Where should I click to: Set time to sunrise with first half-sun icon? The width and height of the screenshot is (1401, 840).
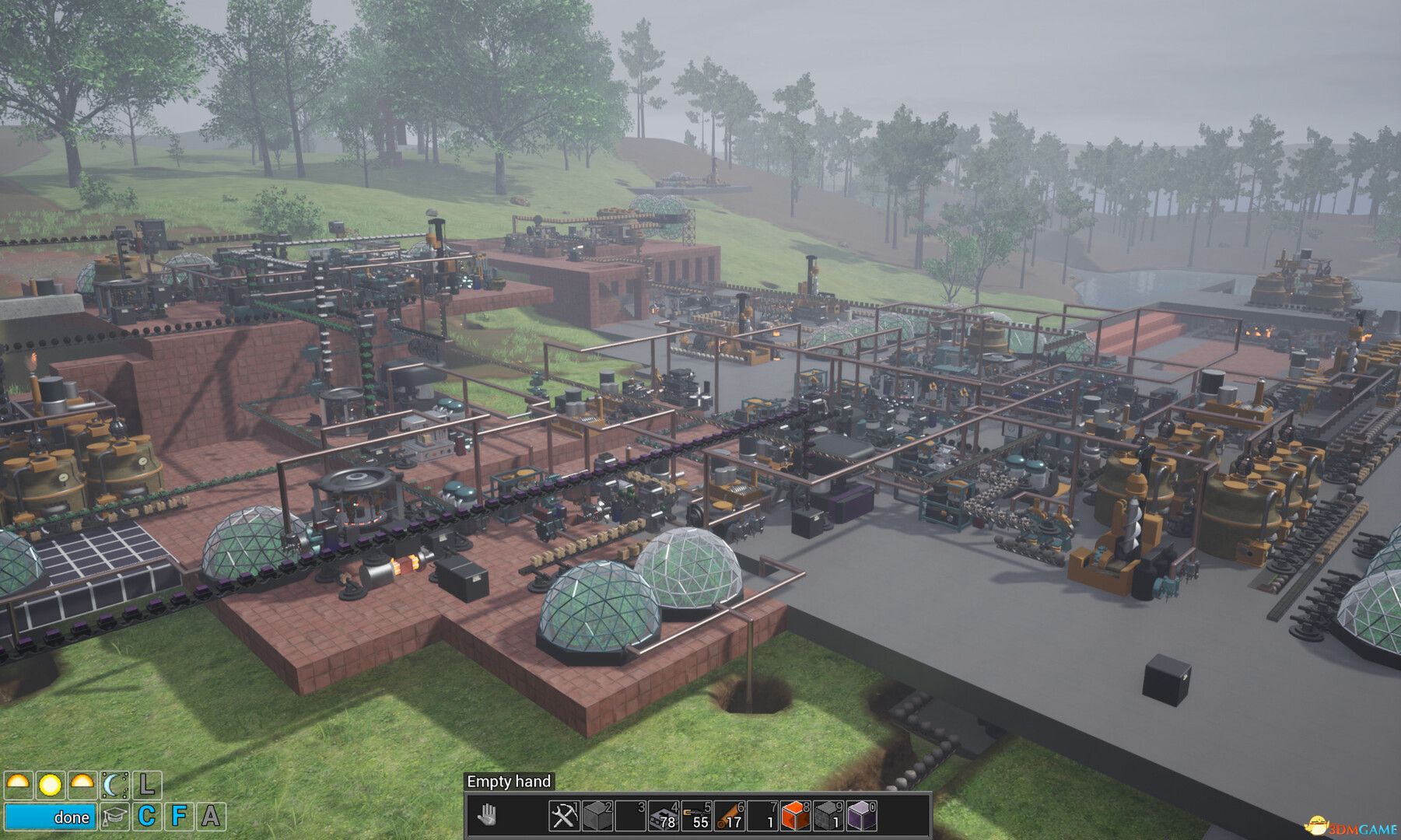[19, 785]
